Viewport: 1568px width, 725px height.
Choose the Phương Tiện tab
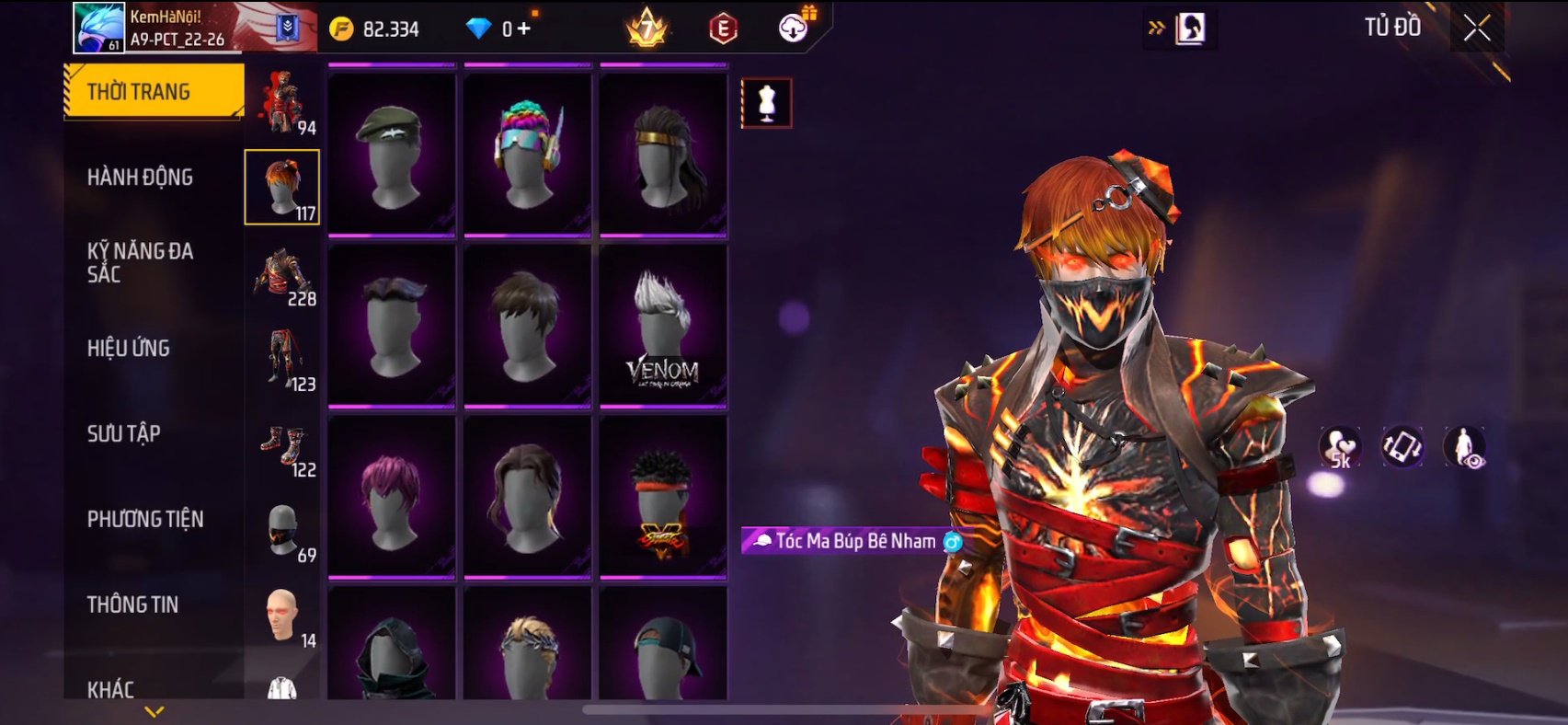[x=145, y=519]
